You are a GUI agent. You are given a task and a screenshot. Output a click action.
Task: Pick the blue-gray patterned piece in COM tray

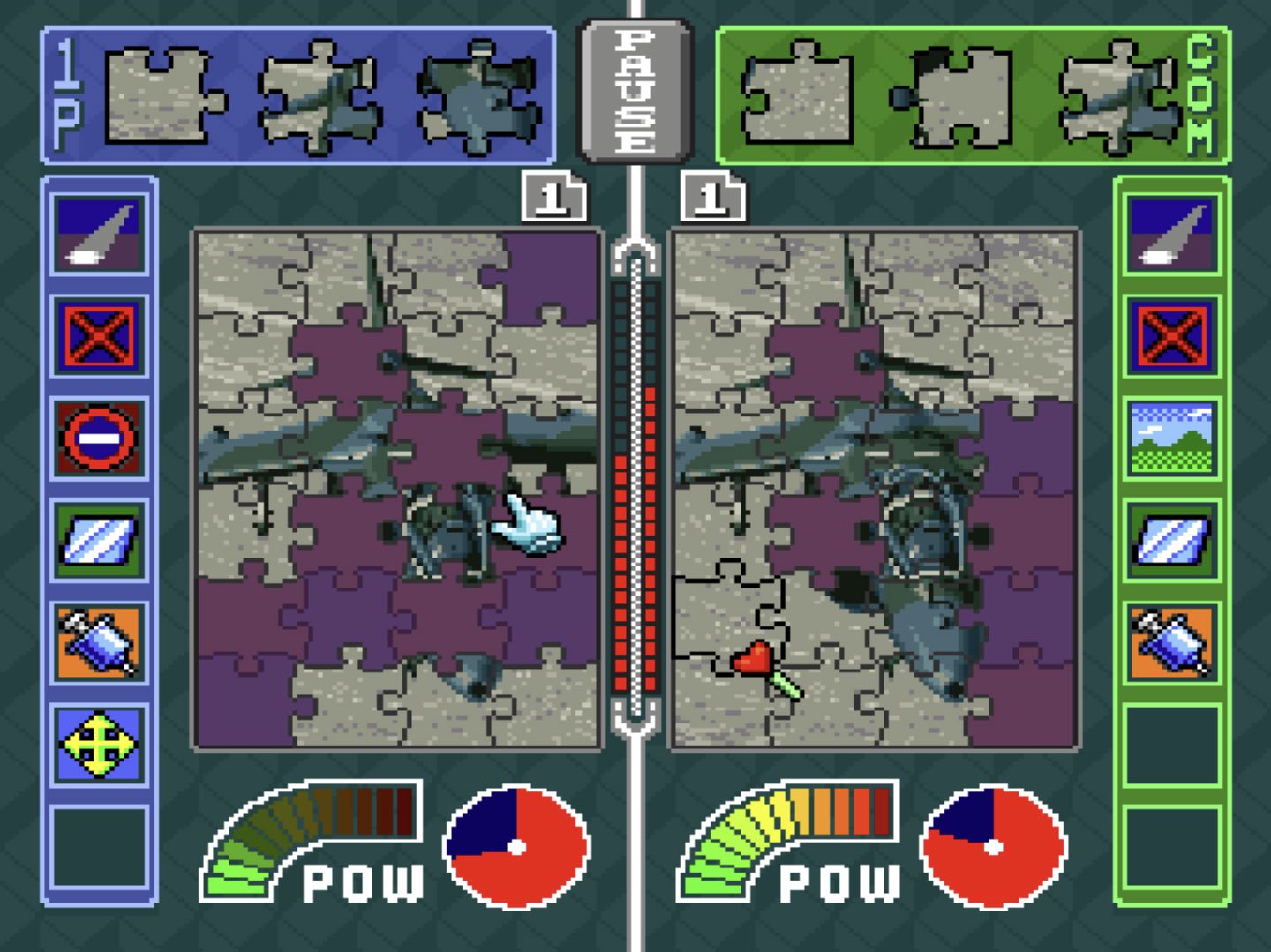[x=1118, y=95]
